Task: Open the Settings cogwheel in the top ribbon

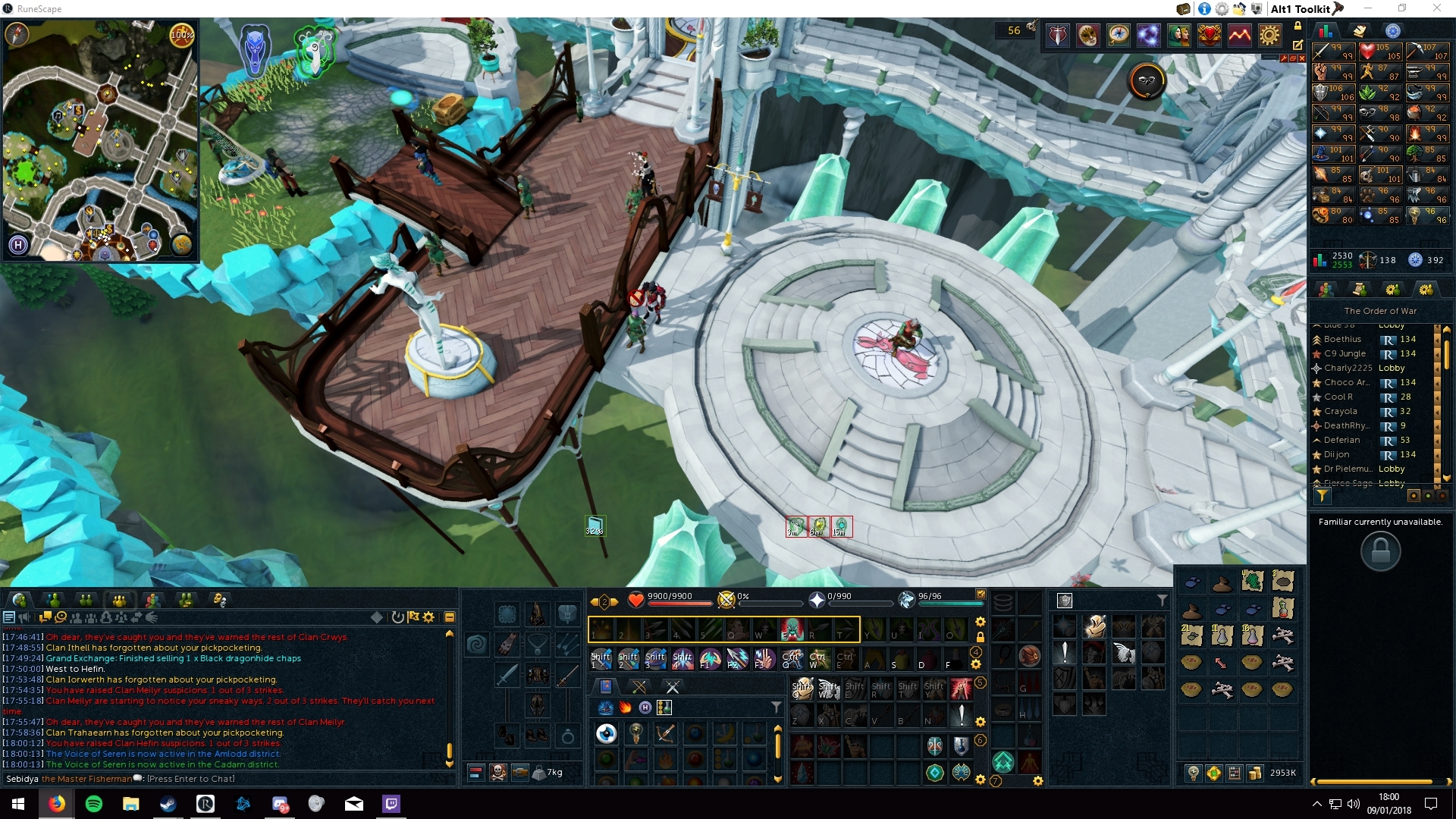Action: [1269, 35]
